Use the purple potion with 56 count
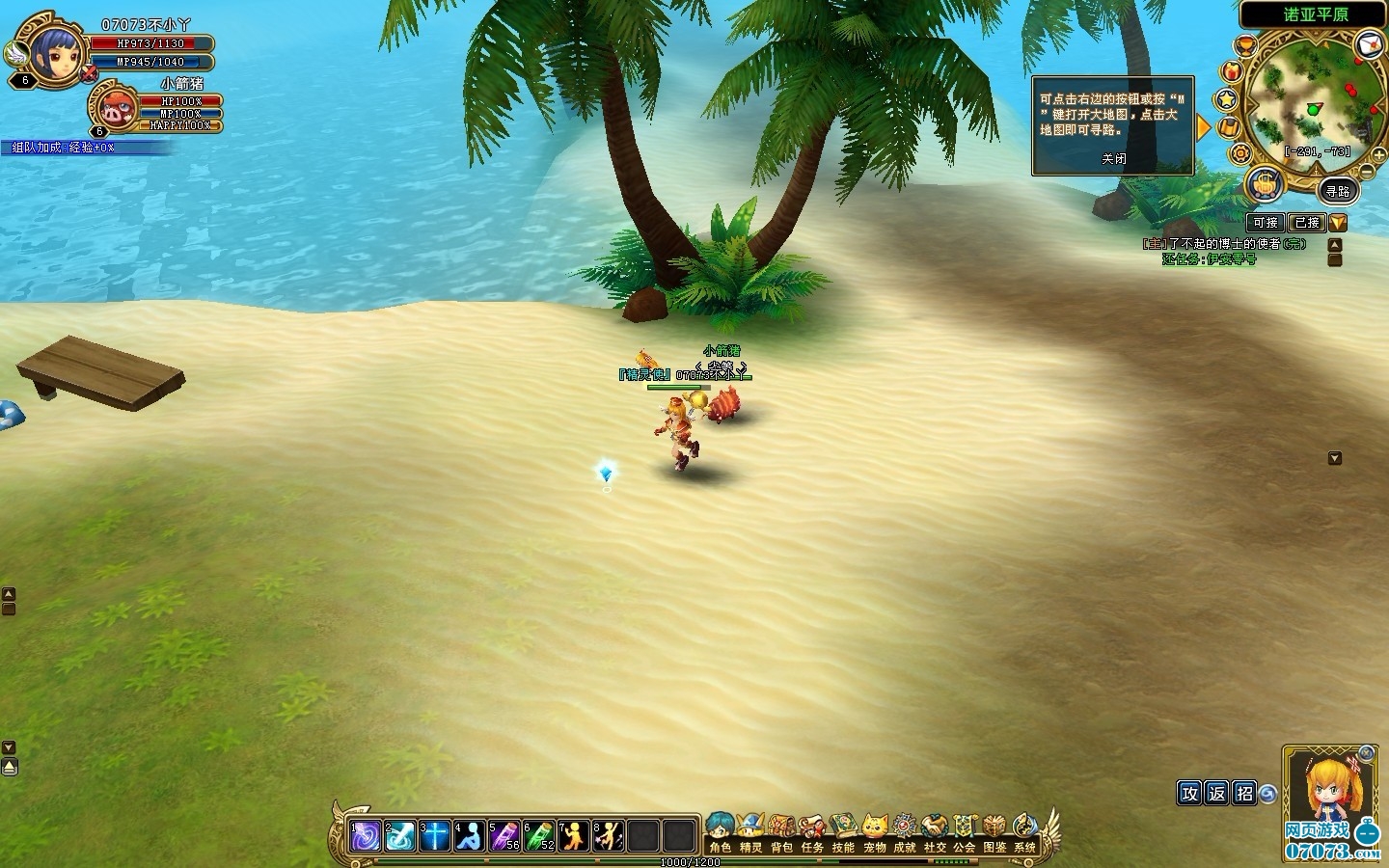Screen dimensions: 1389x868 504,835
